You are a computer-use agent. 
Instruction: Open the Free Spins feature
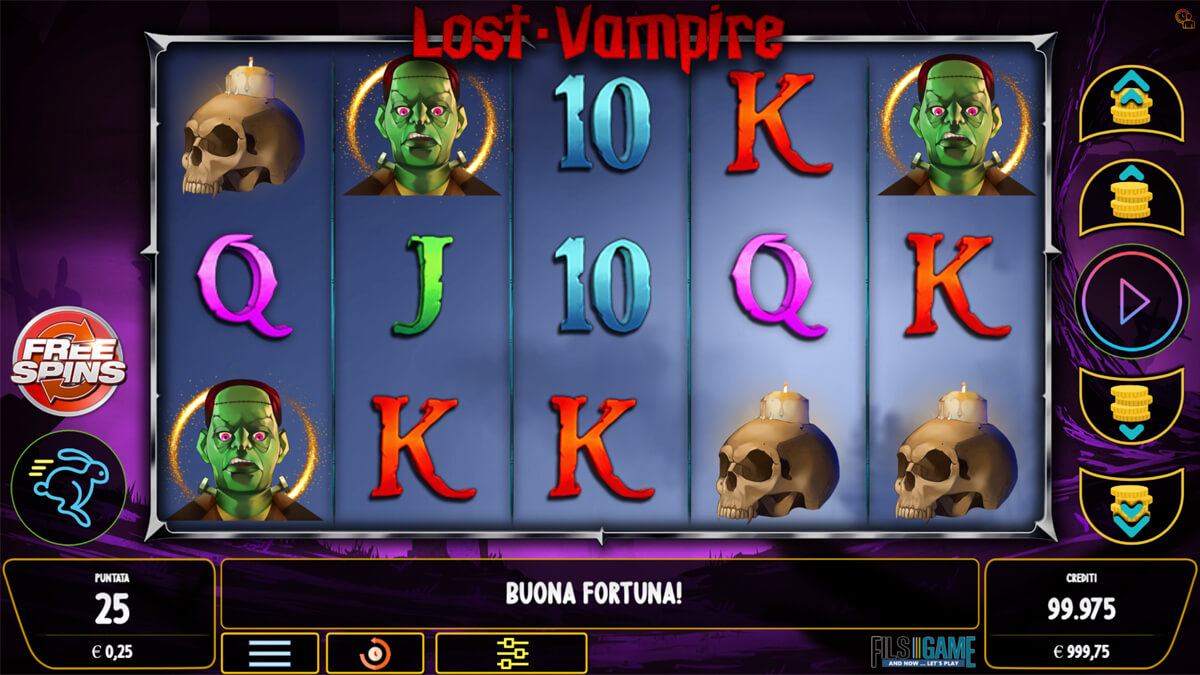tap(69, 361)
